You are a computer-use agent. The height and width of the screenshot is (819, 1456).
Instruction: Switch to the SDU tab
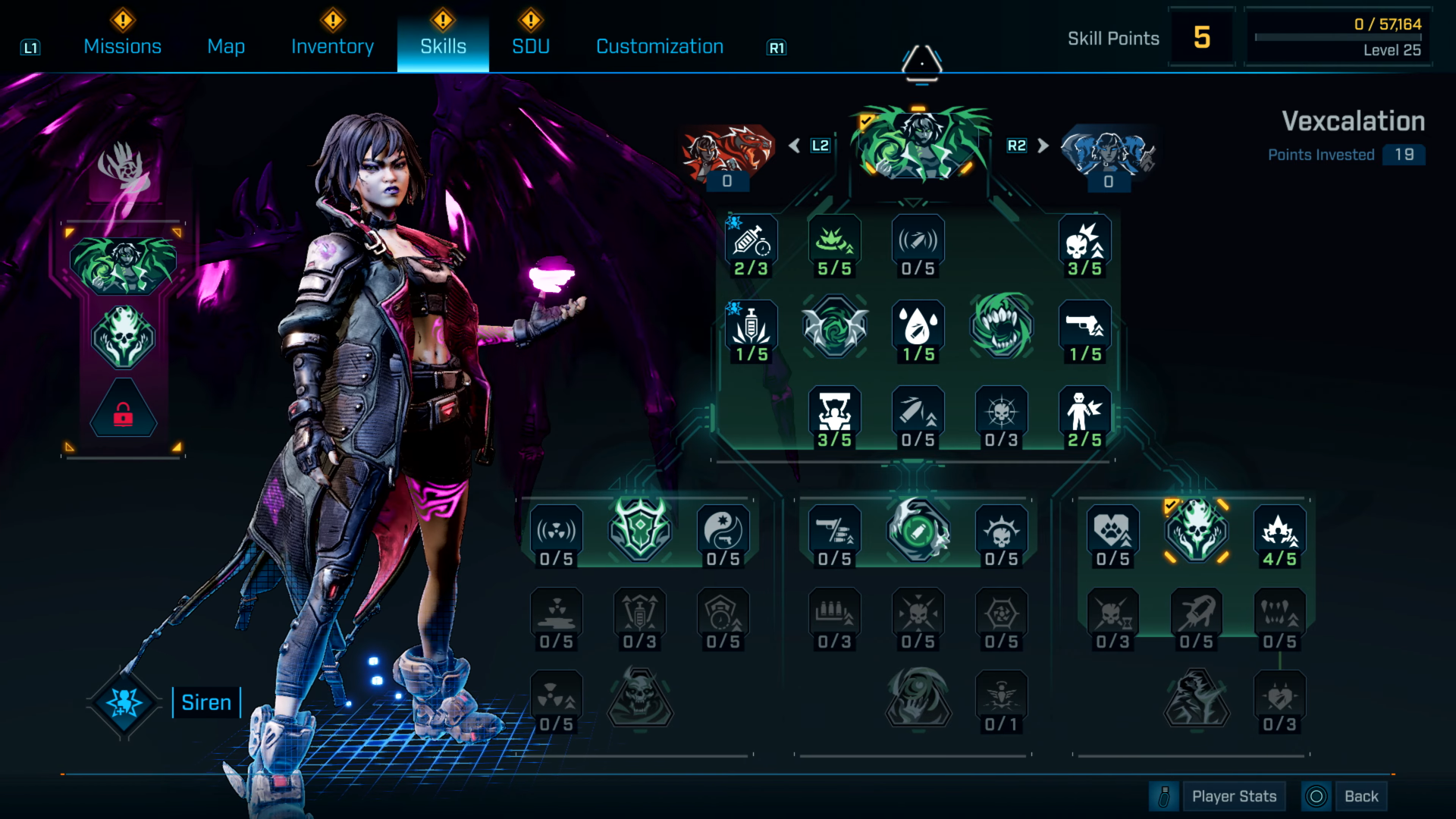click(x=530, y=46)
